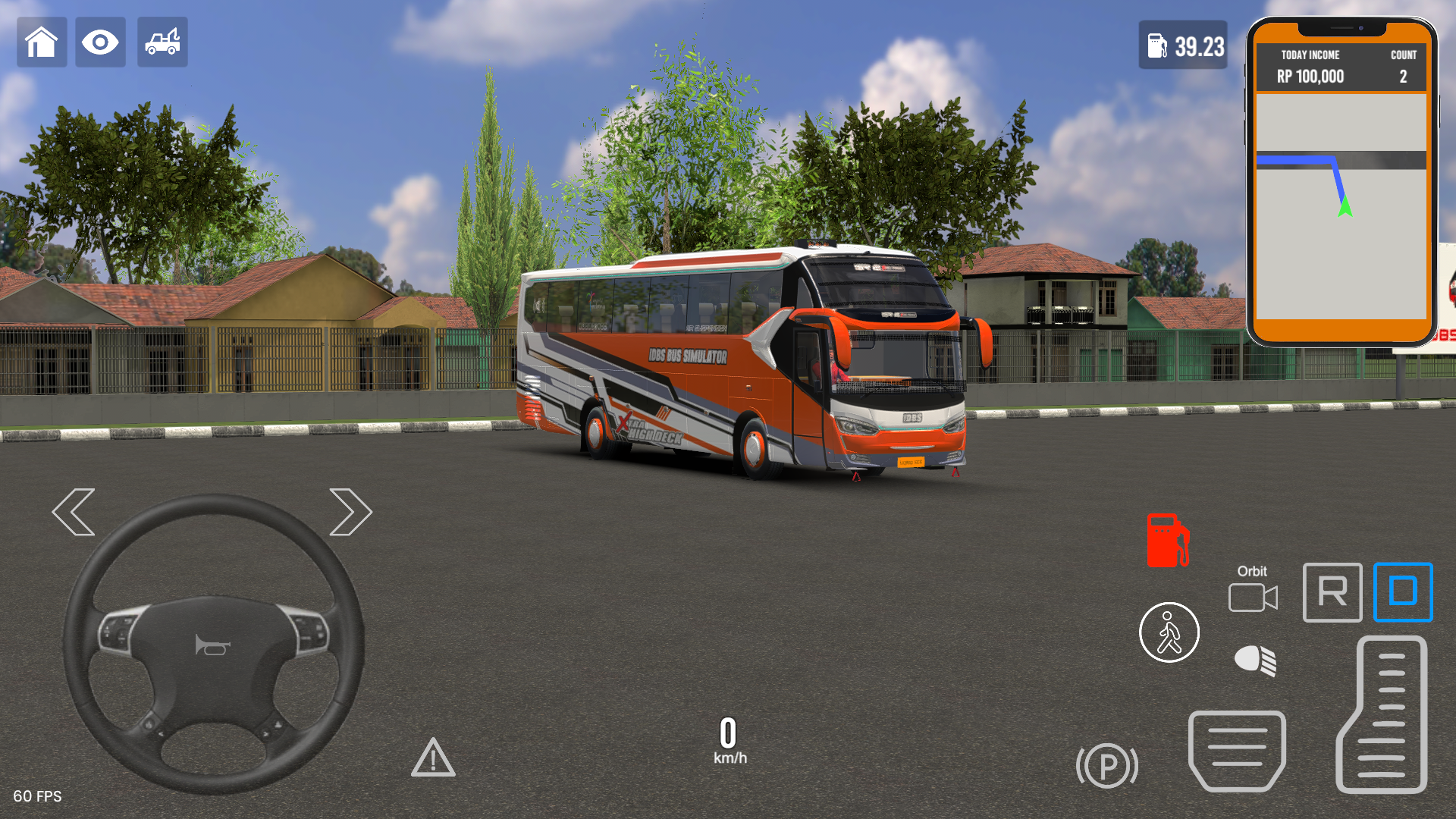Check the COUNT display on phone

tap(1403, 65)
